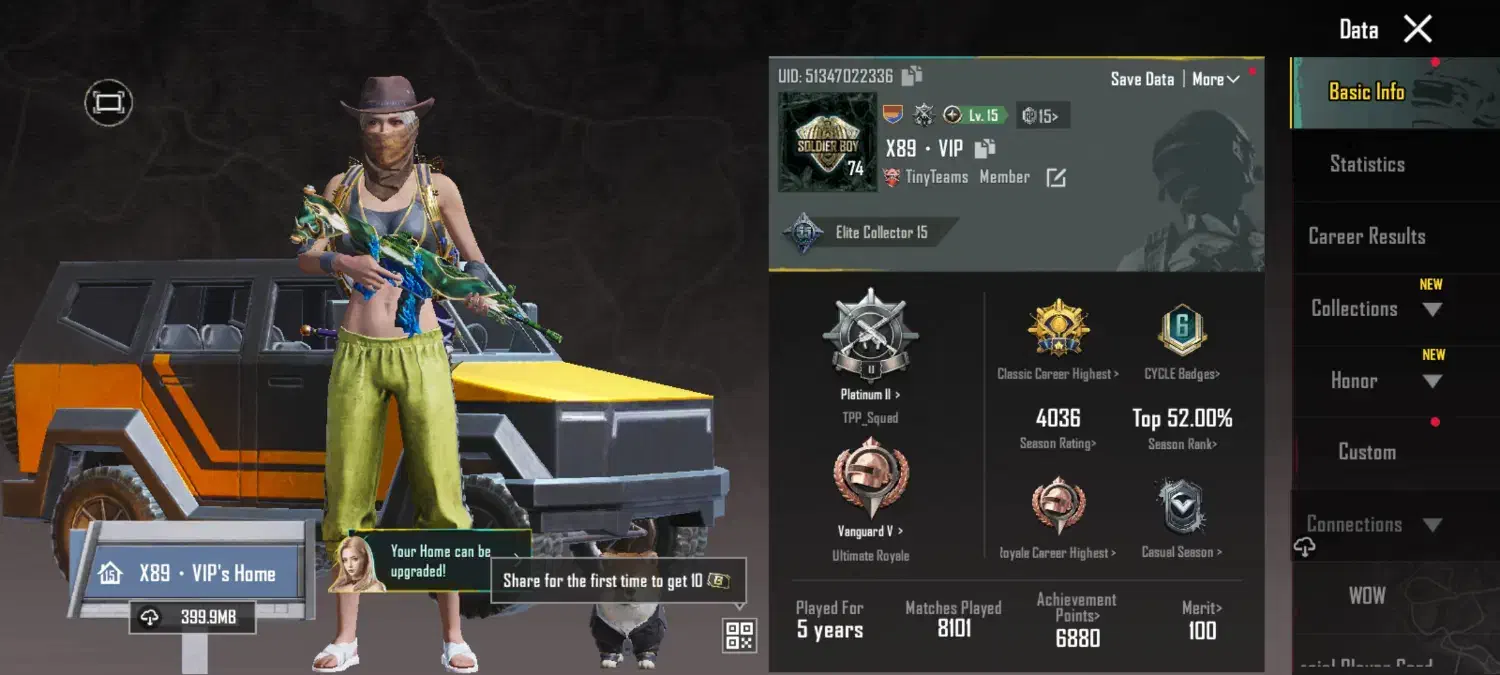
Task: Copy the UID with the copy icon
Action: coord(911,76)
